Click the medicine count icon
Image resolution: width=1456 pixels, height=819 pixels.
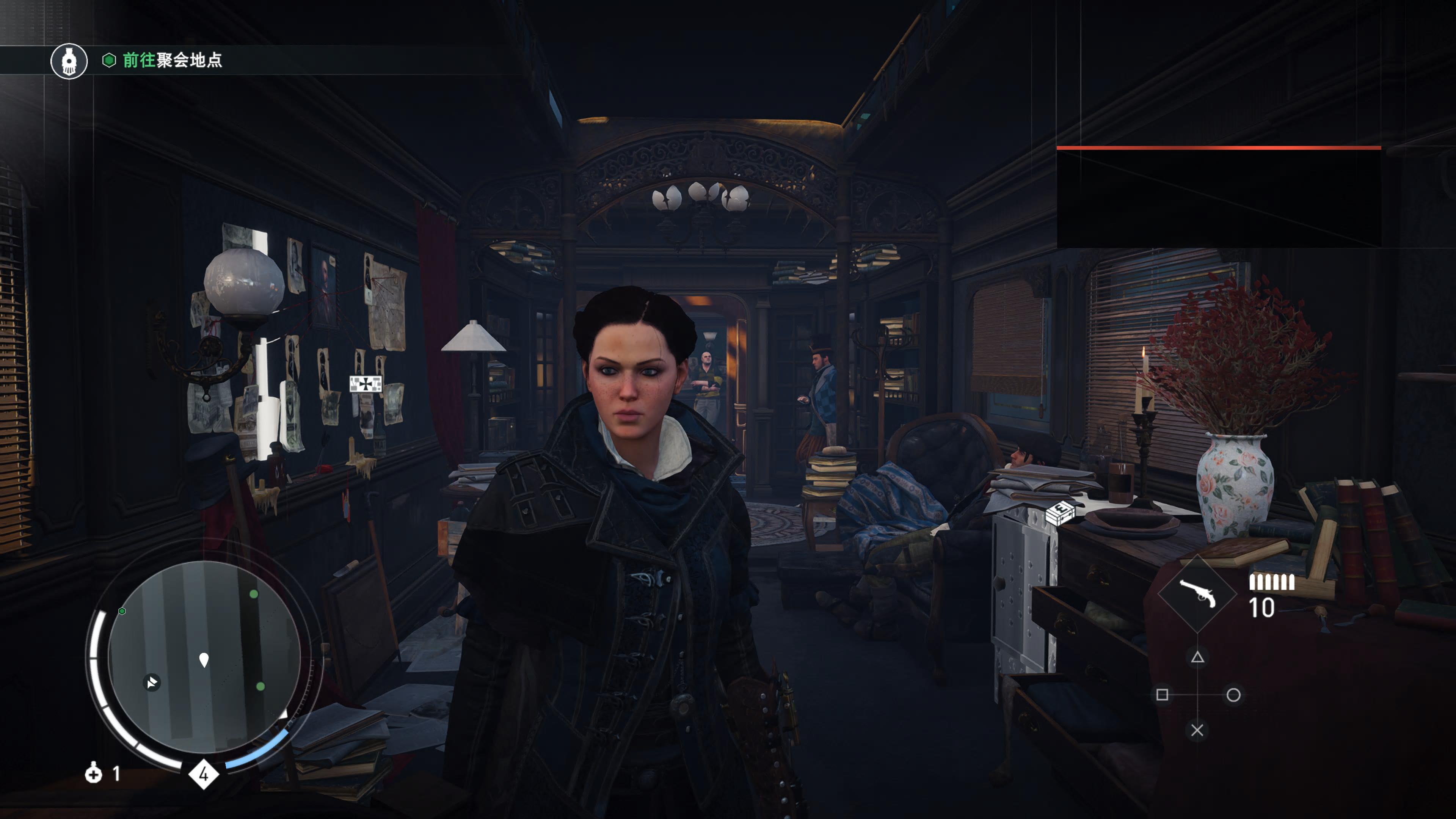(x=94, y=773)
